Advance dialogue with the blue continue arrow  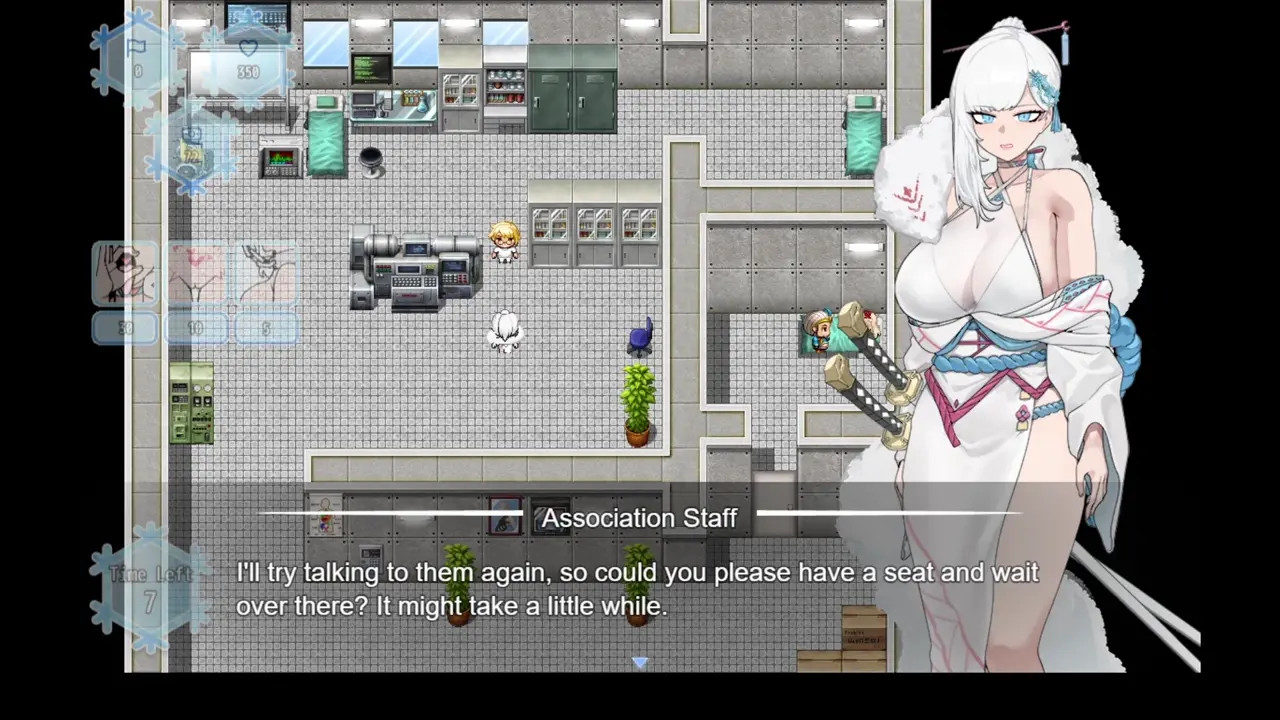pos(640,662)
